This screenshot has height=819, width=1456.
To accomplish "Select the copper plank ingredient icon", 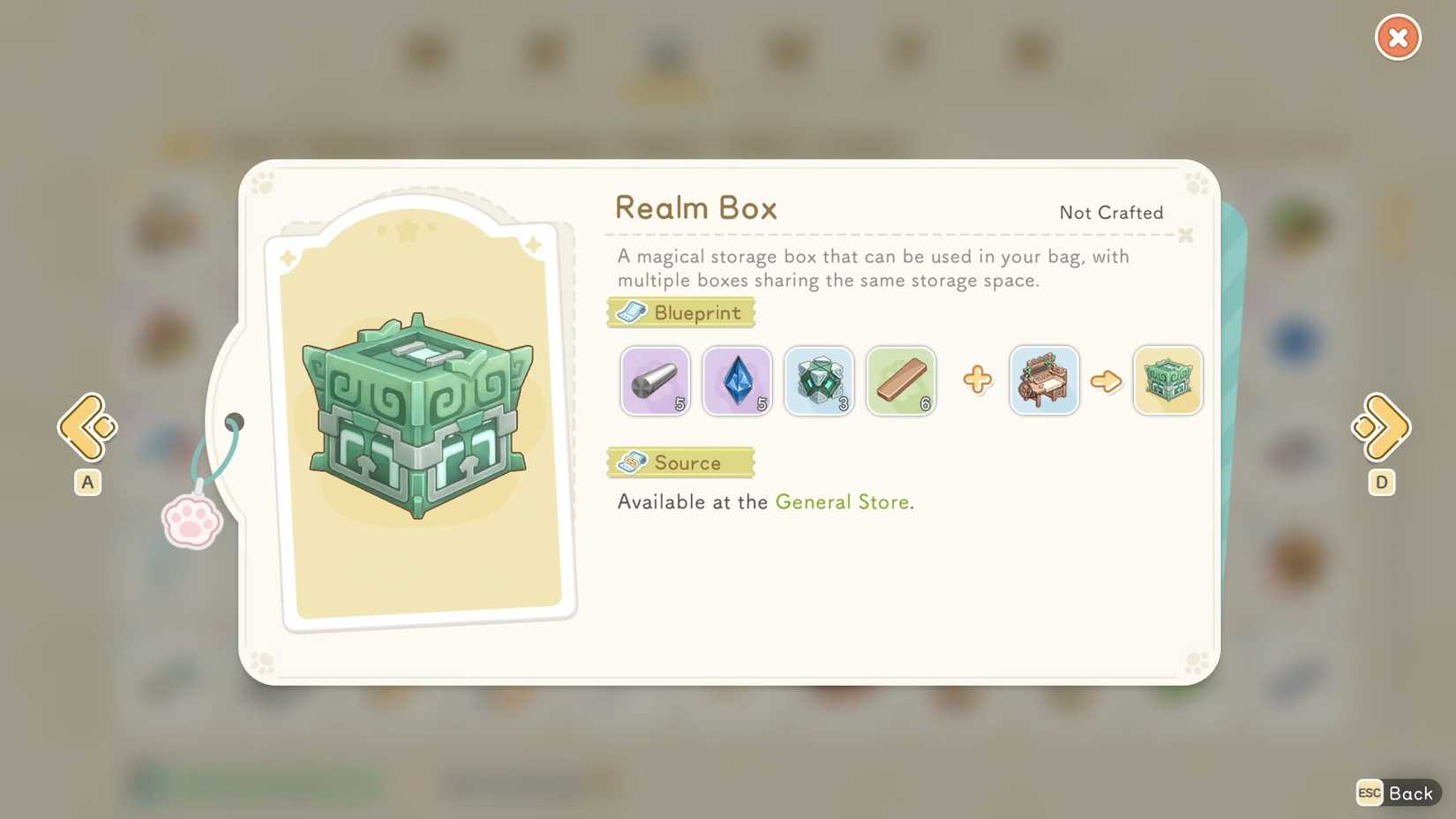I will (x=901, y=380).
